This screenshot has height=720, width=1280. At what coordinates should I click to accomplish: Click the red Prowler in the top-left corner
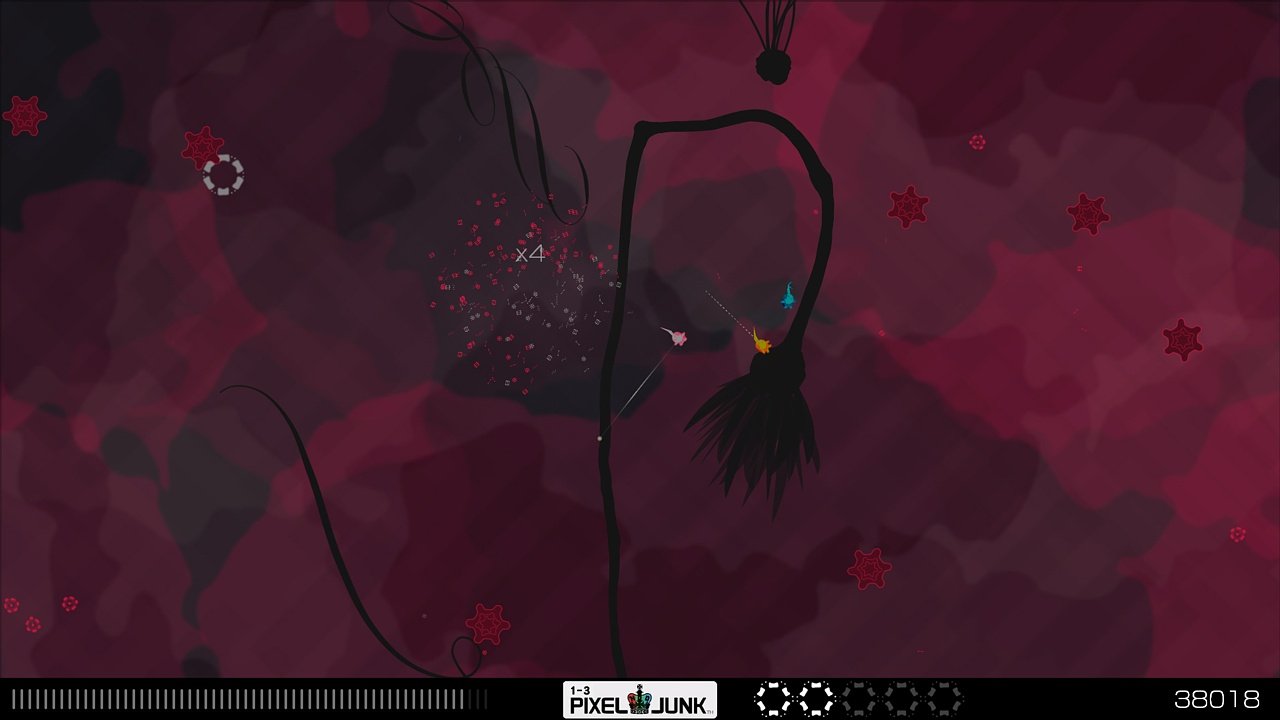(26, 116)
